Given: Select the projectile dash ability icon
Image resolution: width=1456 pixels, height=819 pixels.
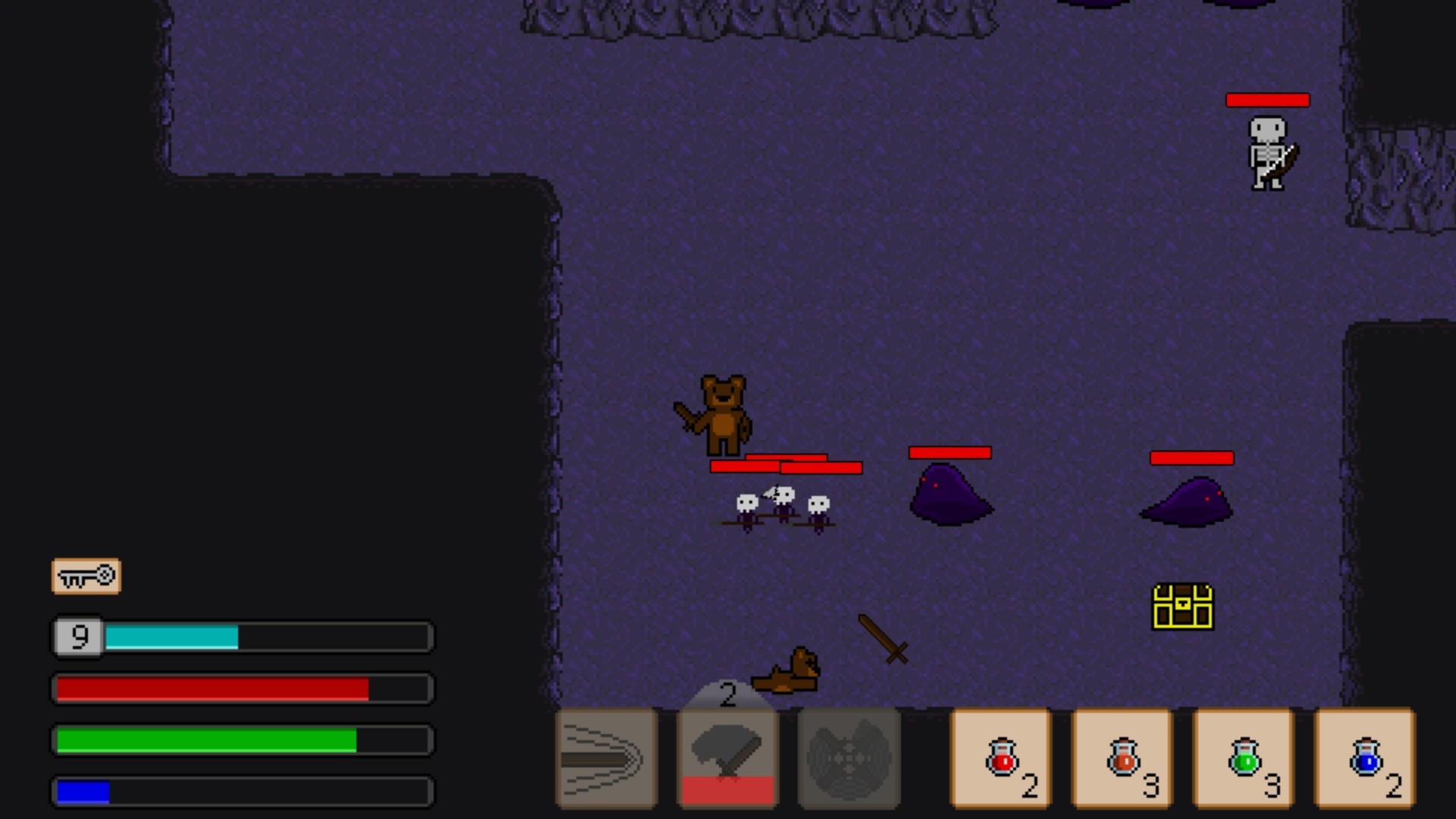Looking at the screenshot, I should (x=604, y=758).
